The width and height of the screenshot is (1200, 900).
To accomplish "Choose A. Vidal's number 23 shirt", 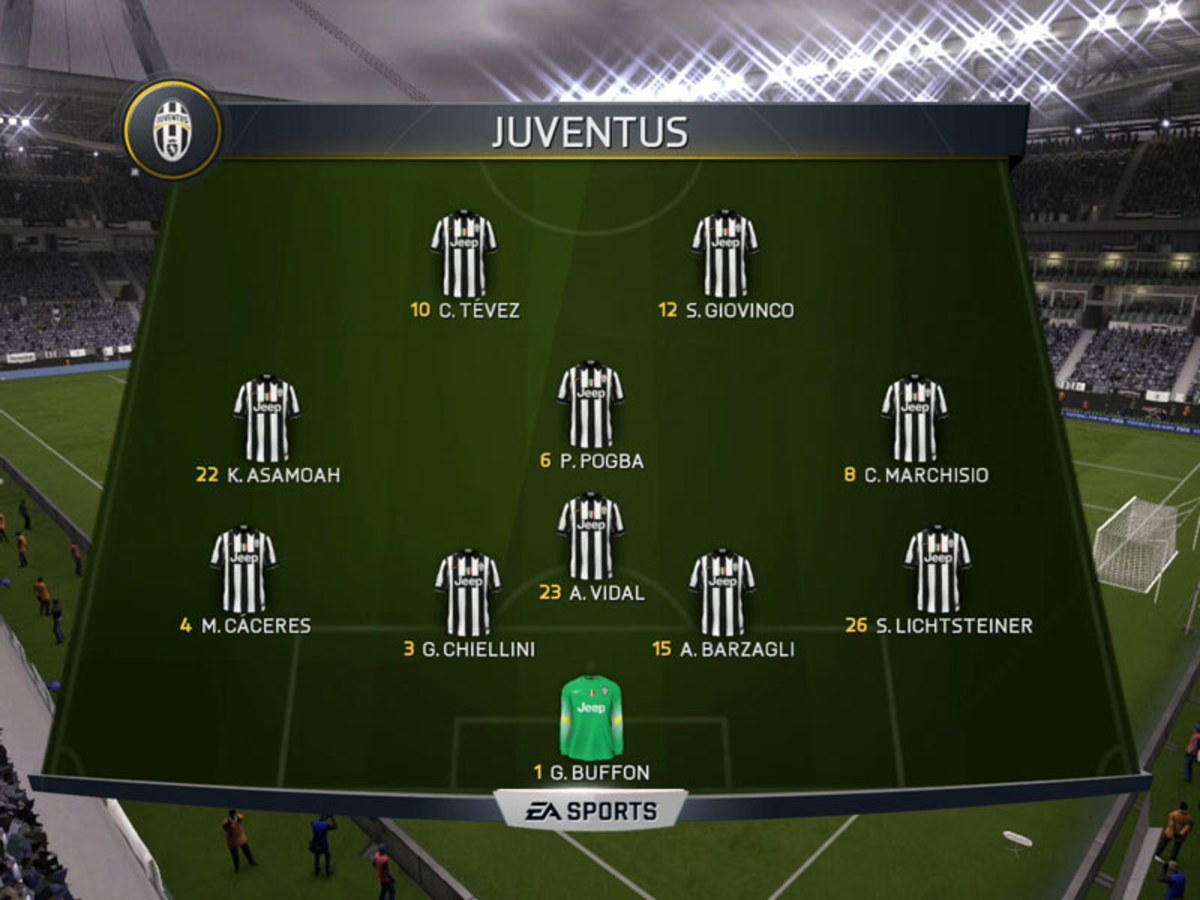I will pos(590,536).
